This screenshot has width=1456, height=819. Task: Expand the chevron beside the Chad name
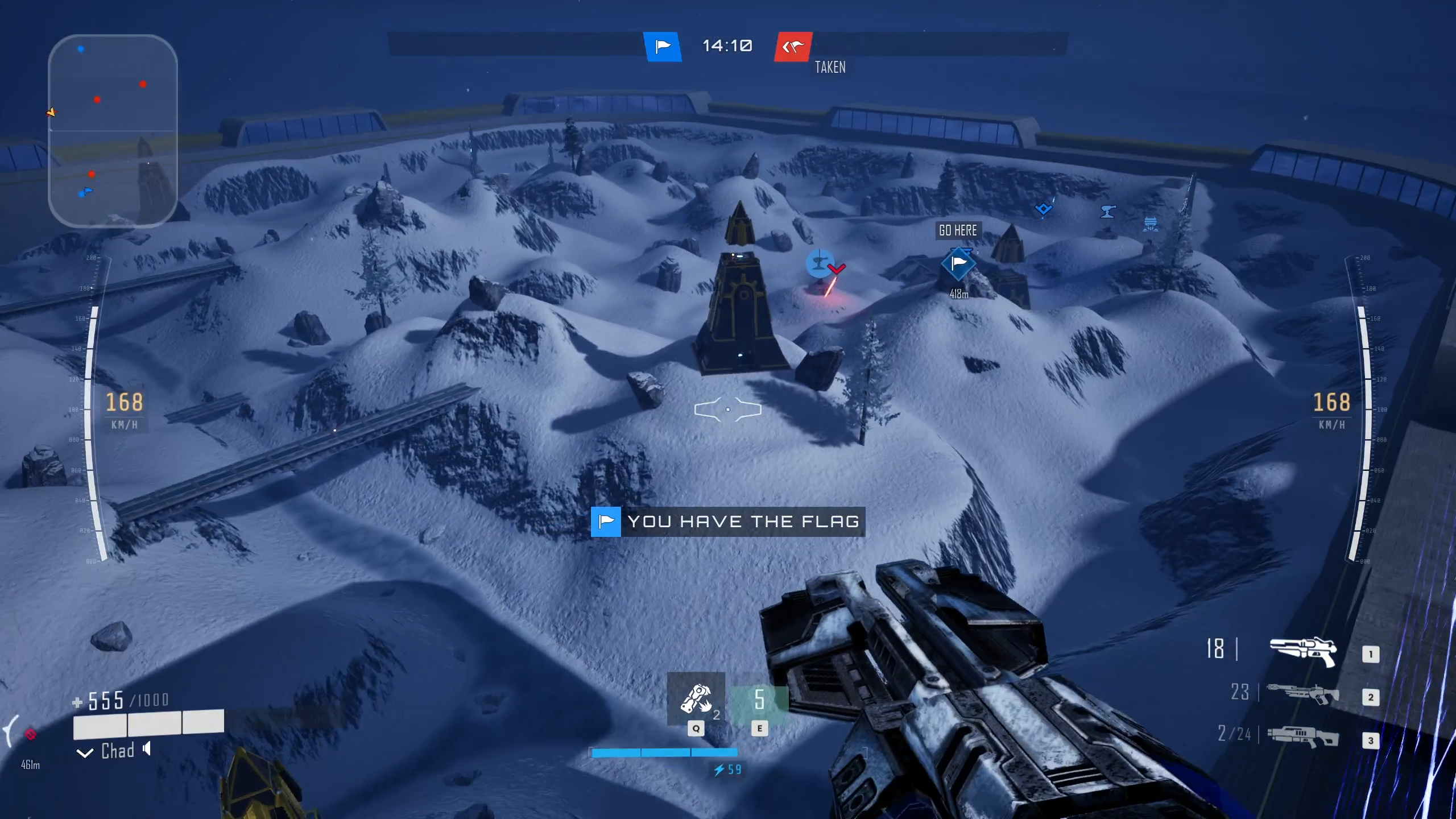(85, 753)
